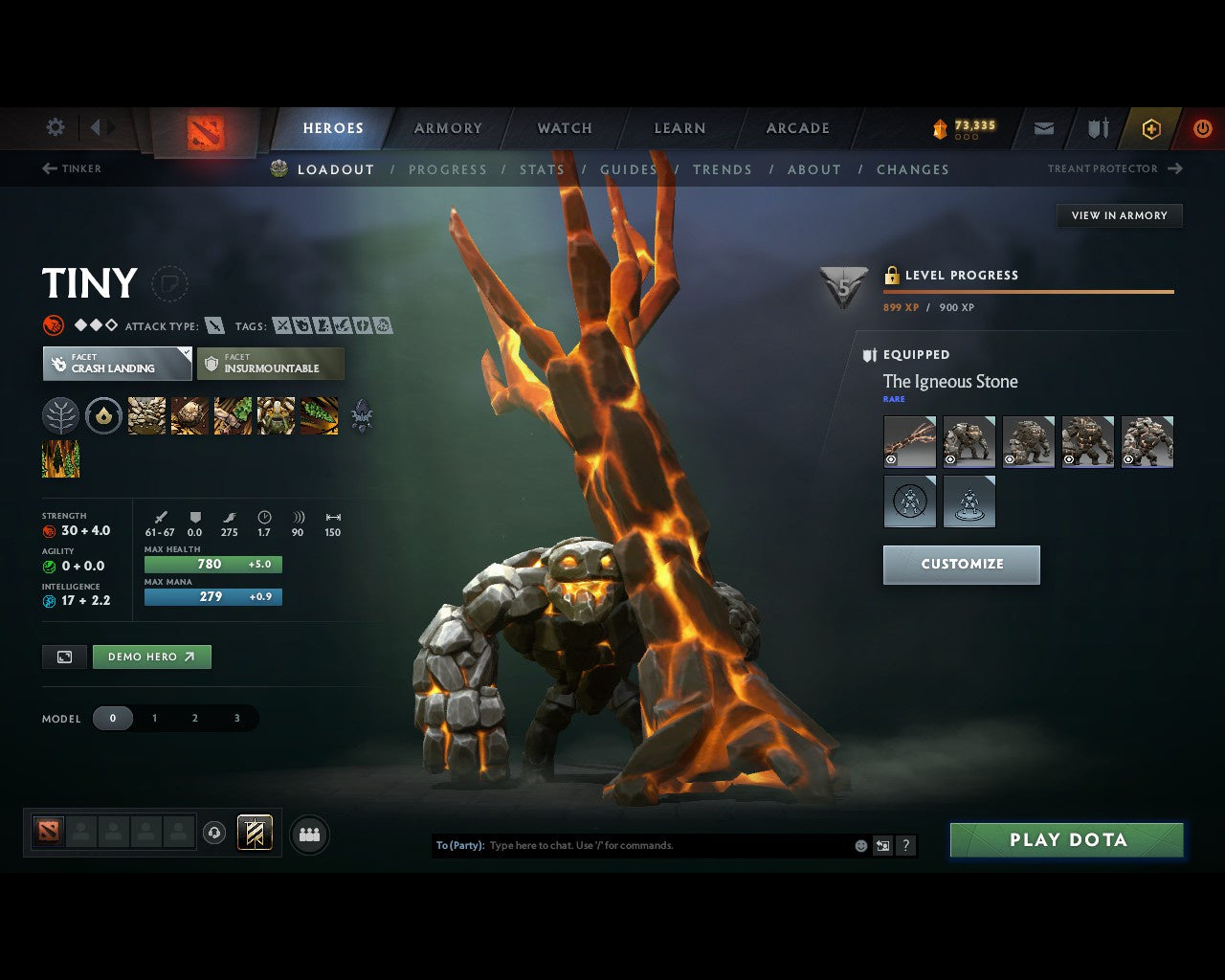Click the voice chat headphone icon

point(212,832)
